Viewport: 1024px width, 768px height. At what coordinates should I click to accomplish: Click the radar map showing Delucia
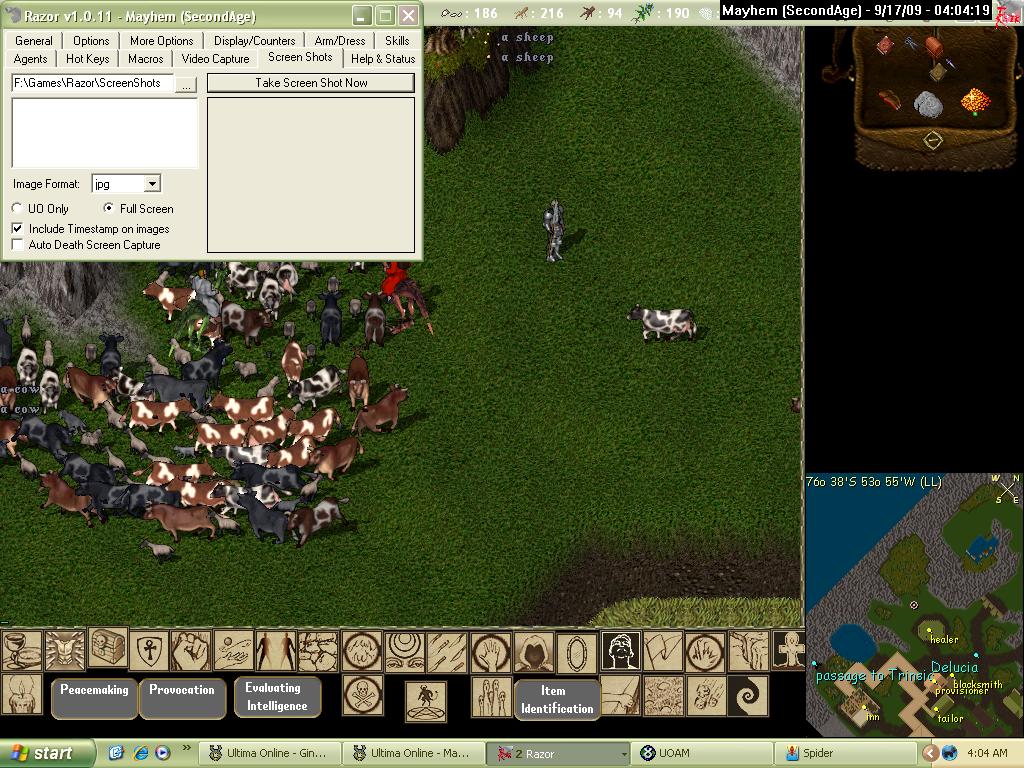pos(914,610)
